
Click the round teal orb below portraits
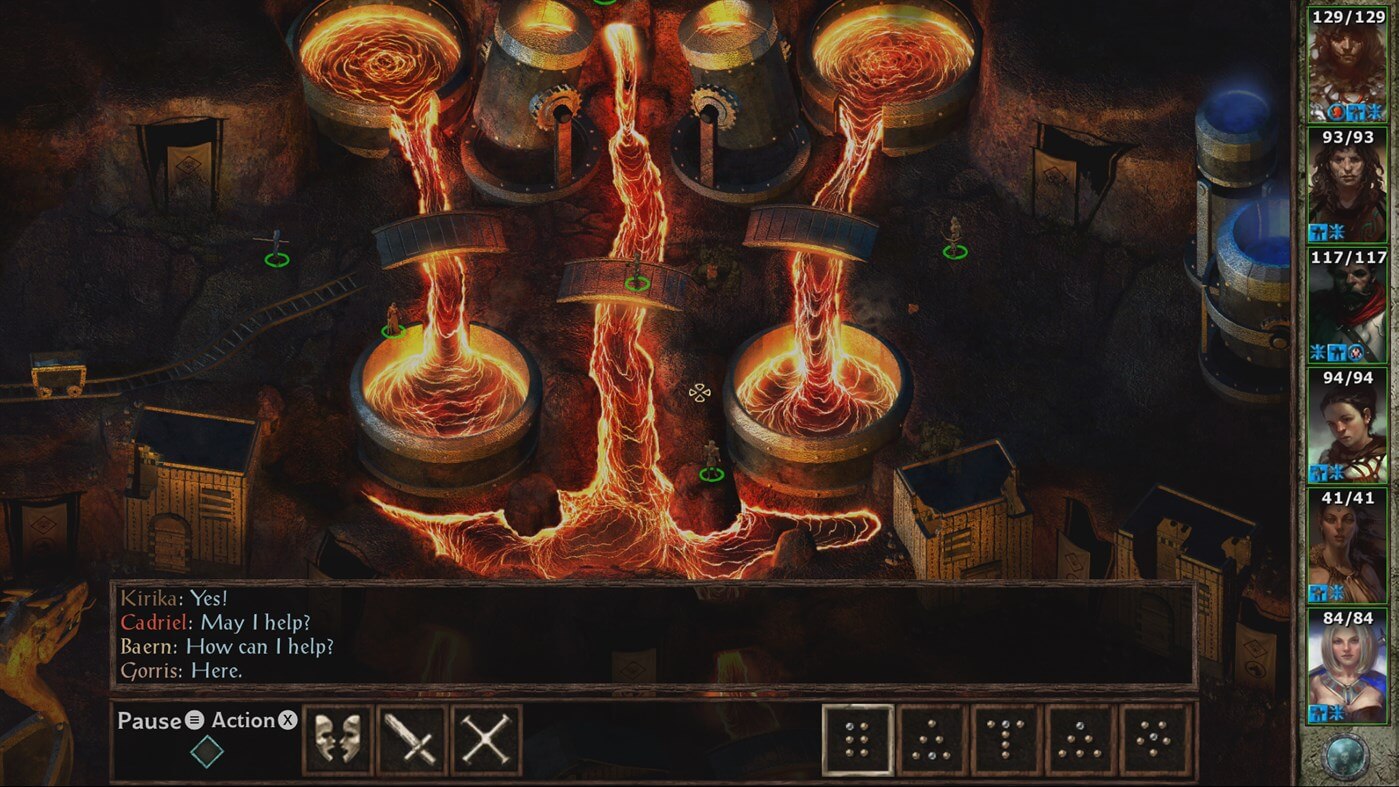[1346, 756]
